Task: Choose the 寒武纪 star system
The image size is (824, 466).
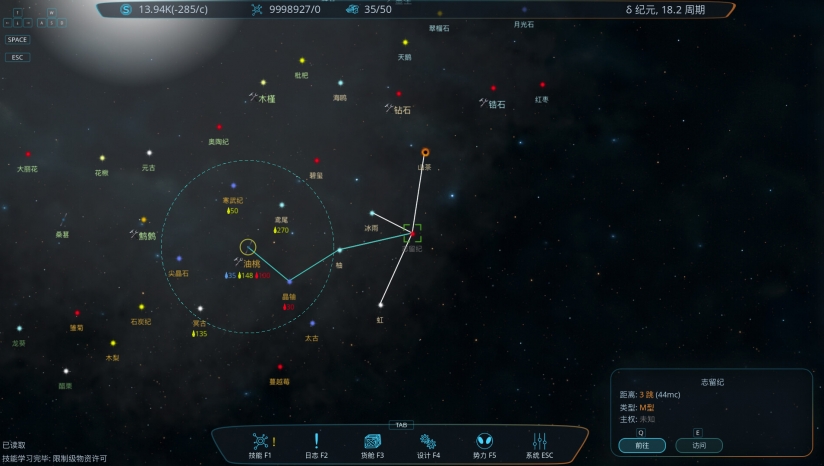Action: point(233,186)
